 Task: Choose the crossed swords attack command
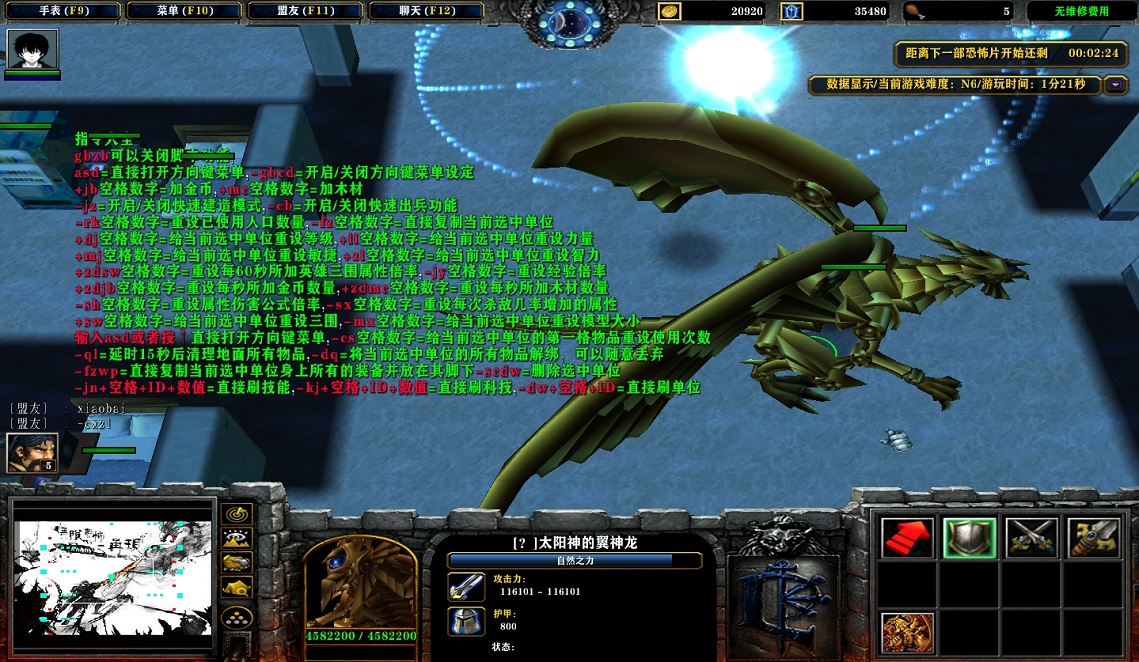1031,539
